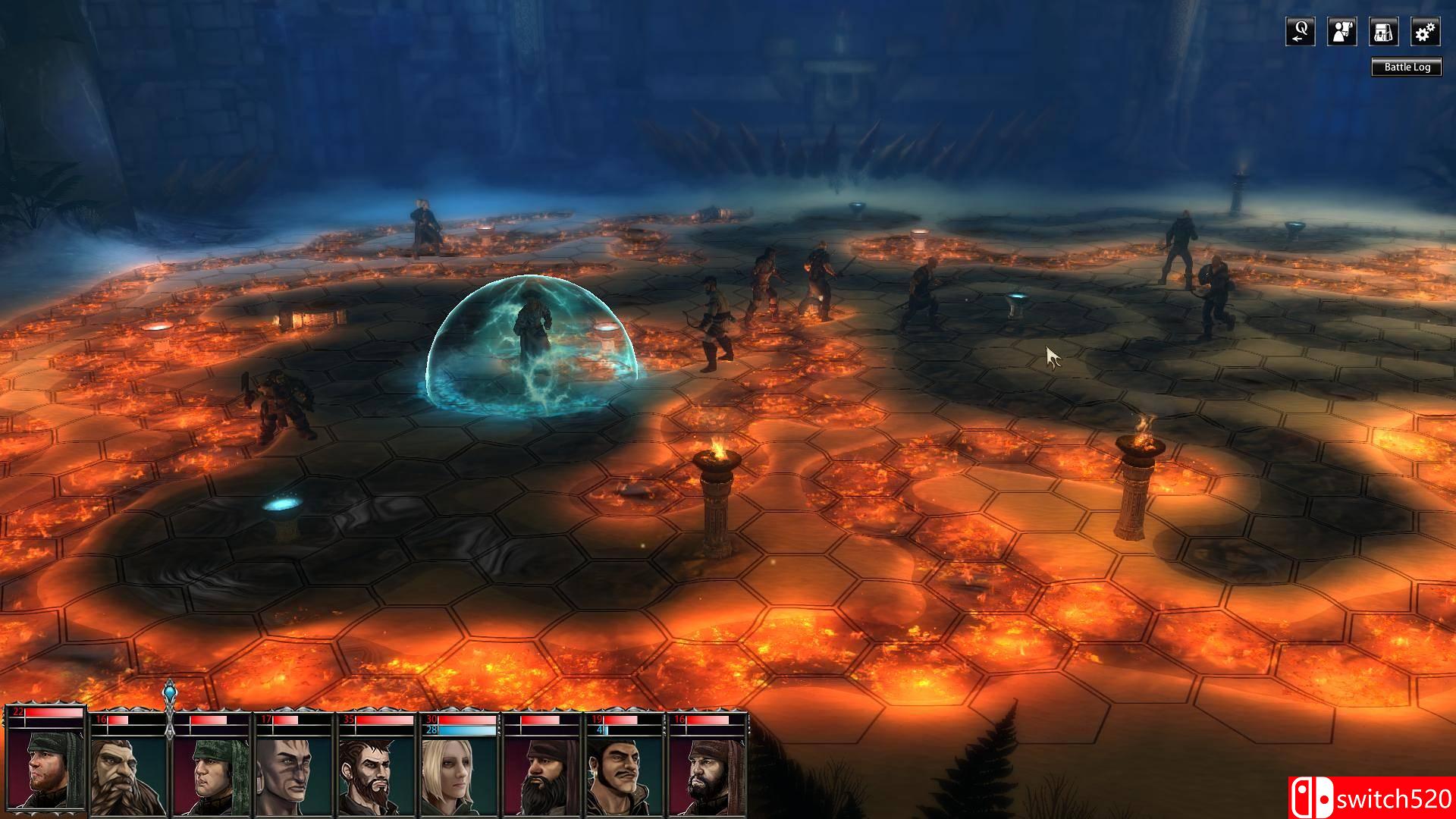Open the character sheet icon
Image resolution: width=1456 pixels, height=819 pixels.
1341,32
